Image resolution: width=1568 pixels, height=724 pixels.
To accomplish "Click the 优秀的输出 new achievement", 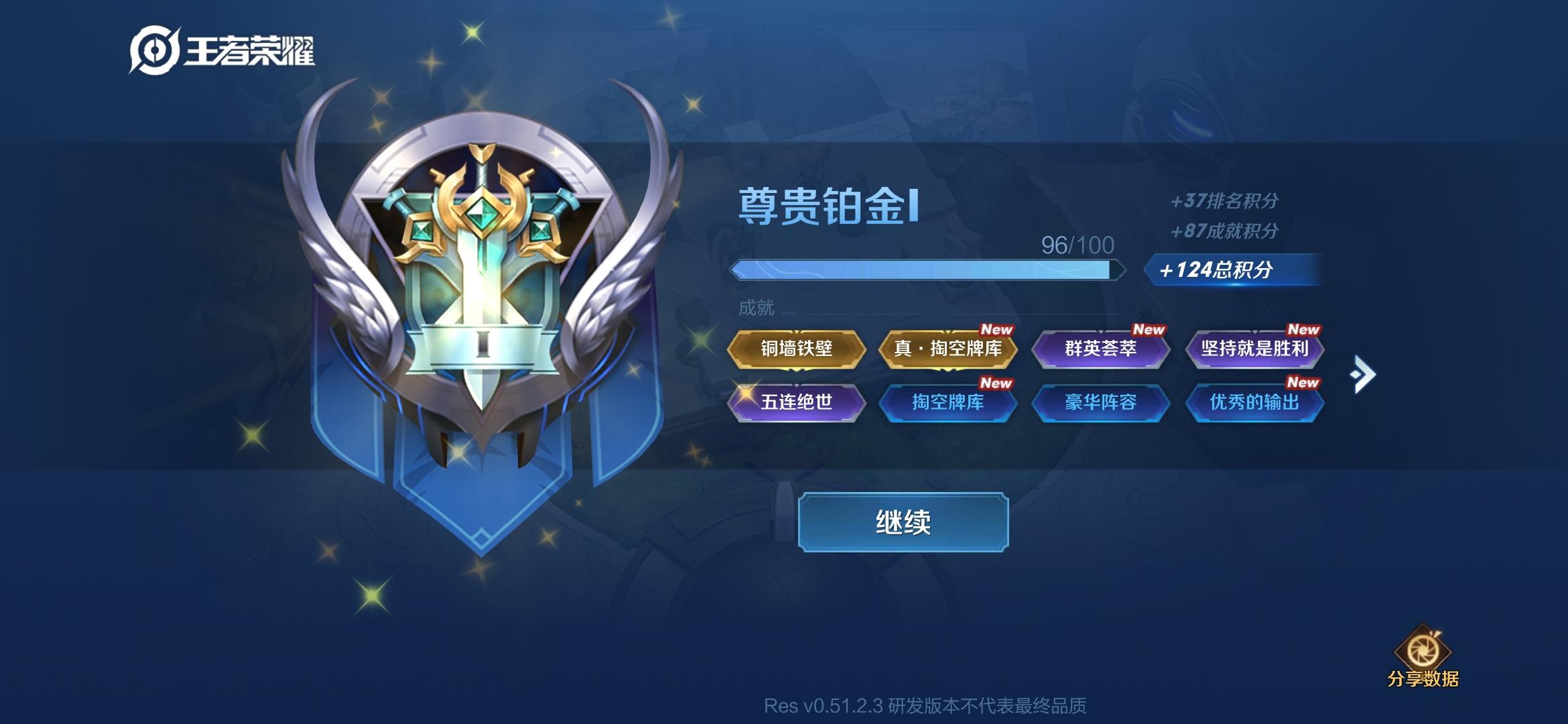I will click(x=1254, y=403).
